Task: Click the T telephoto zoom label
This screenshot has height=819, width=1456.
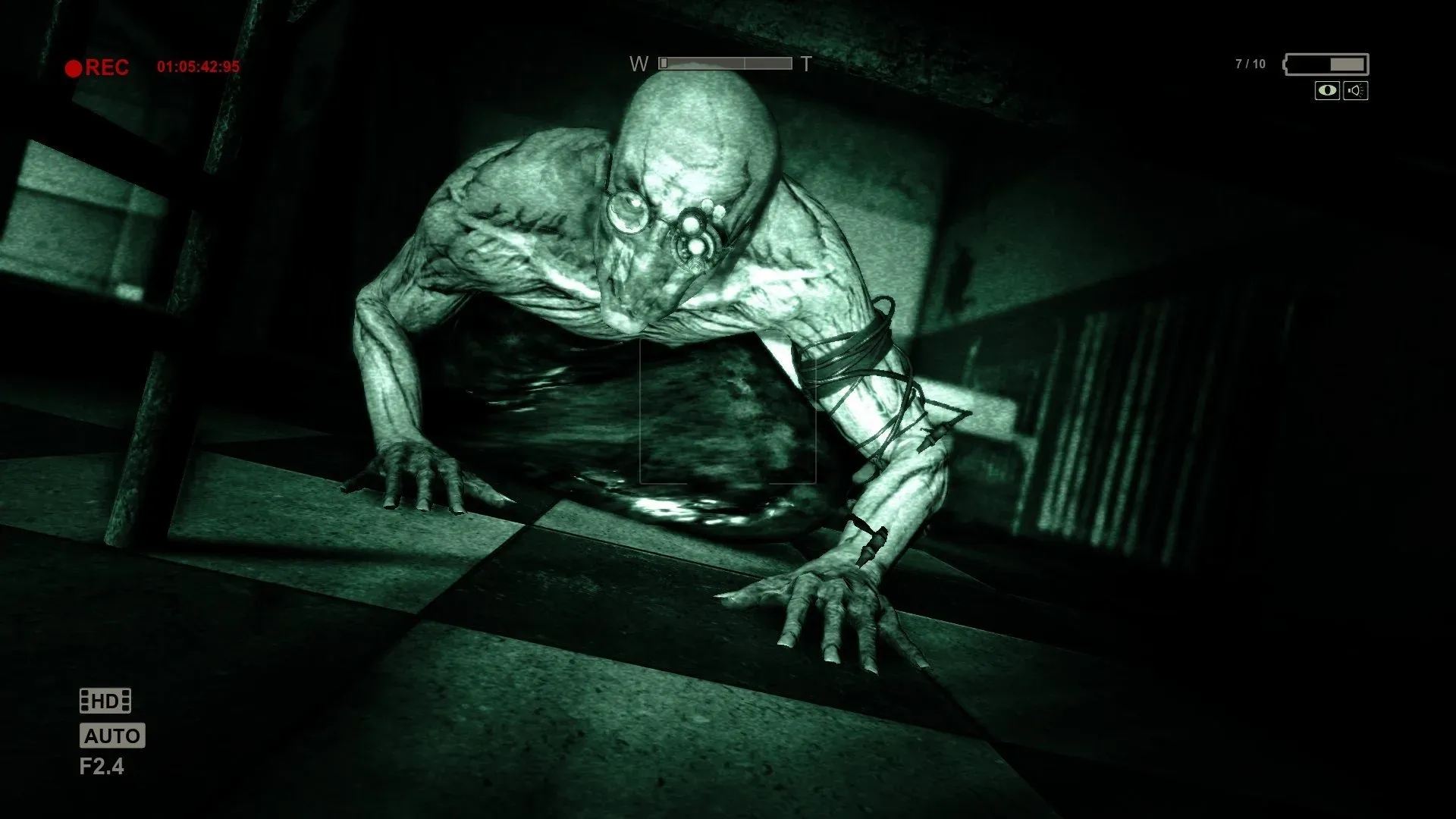Action: coord(806,64)
